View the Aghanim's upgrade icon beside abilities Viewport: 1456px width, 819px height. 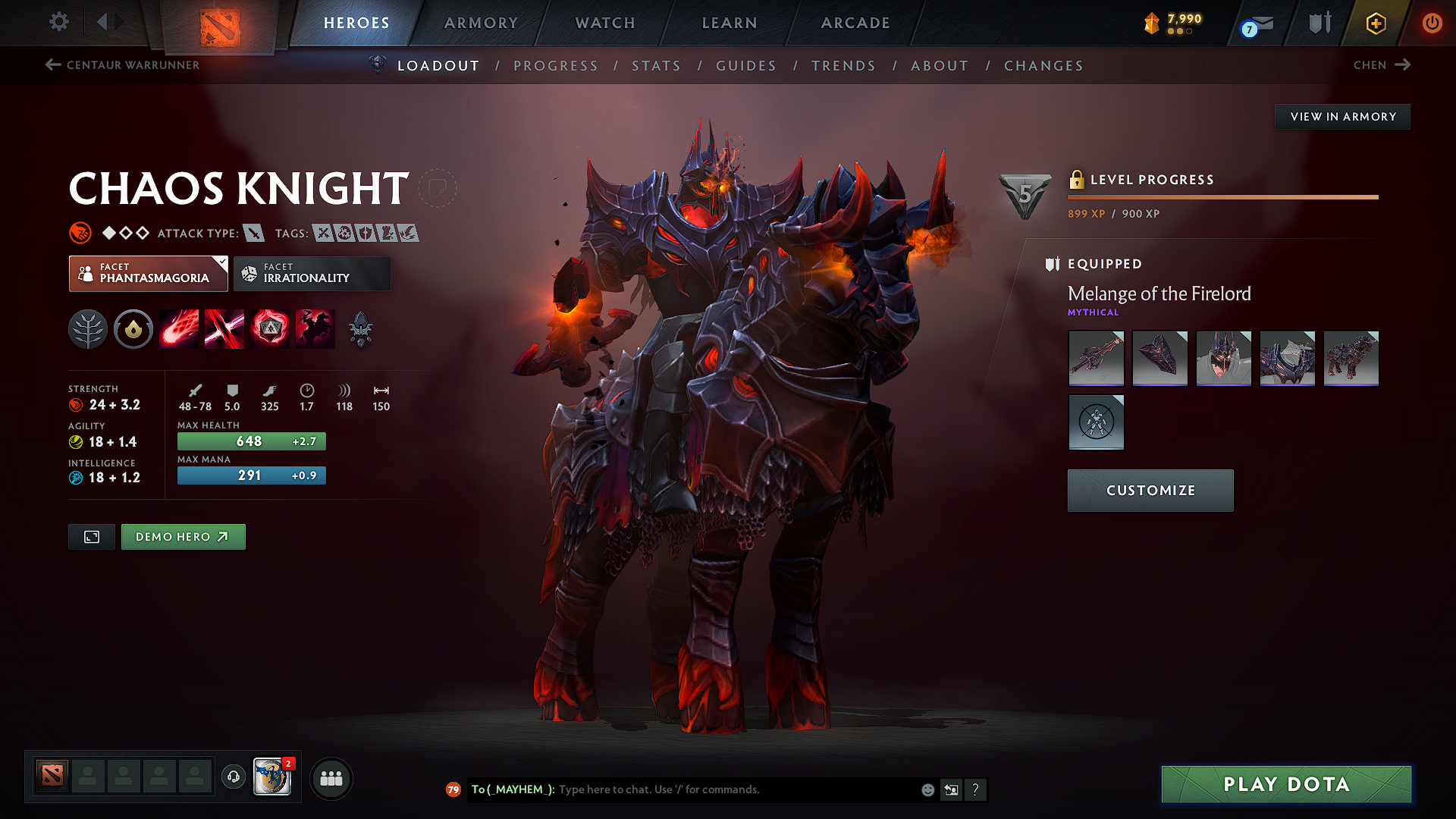click(x=361, y=328)
